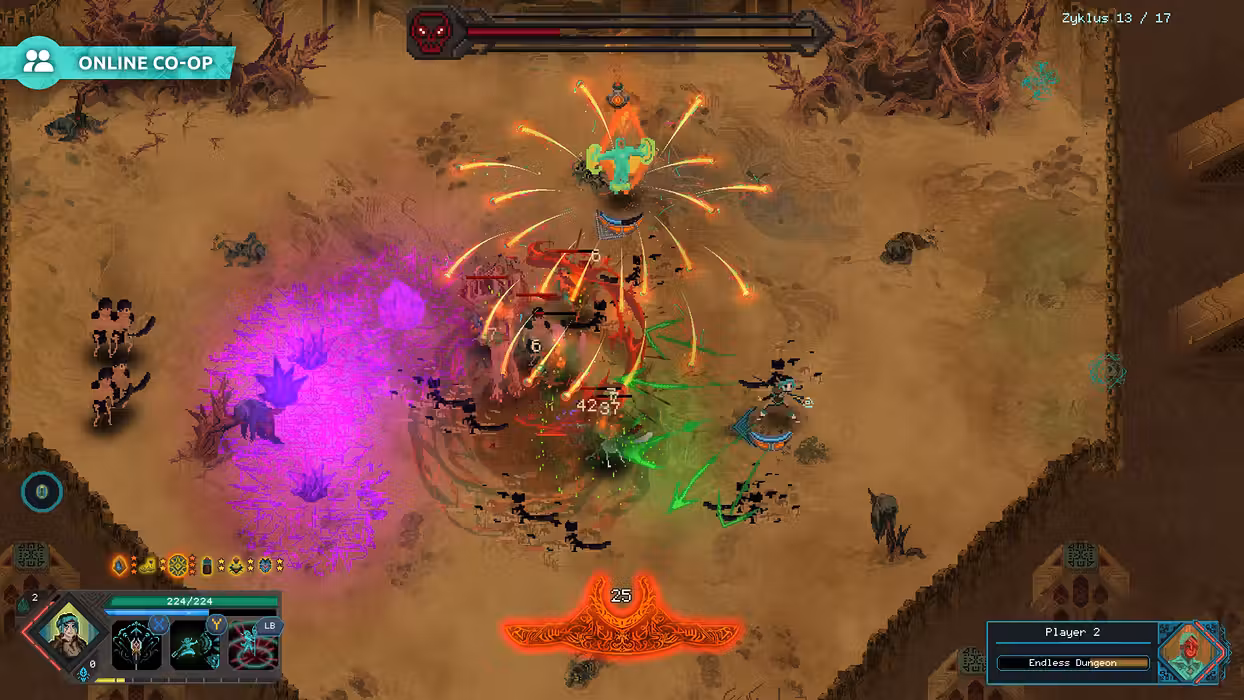Viewport: 1244px width, 700px height.
Task: Use the horn-blowing shout ability
Action: tap(194, 645)
